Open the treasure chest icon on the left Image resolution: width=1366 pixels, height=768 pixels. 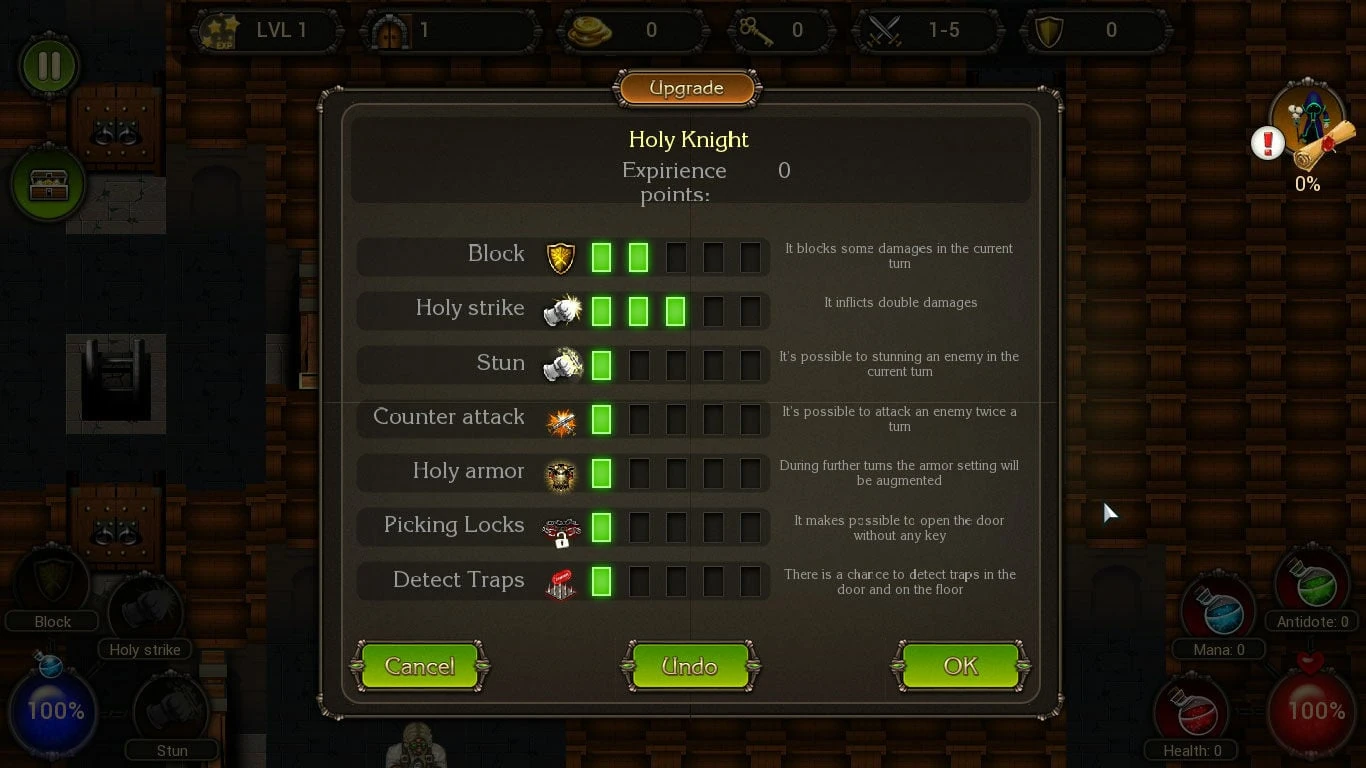(48, 183)
